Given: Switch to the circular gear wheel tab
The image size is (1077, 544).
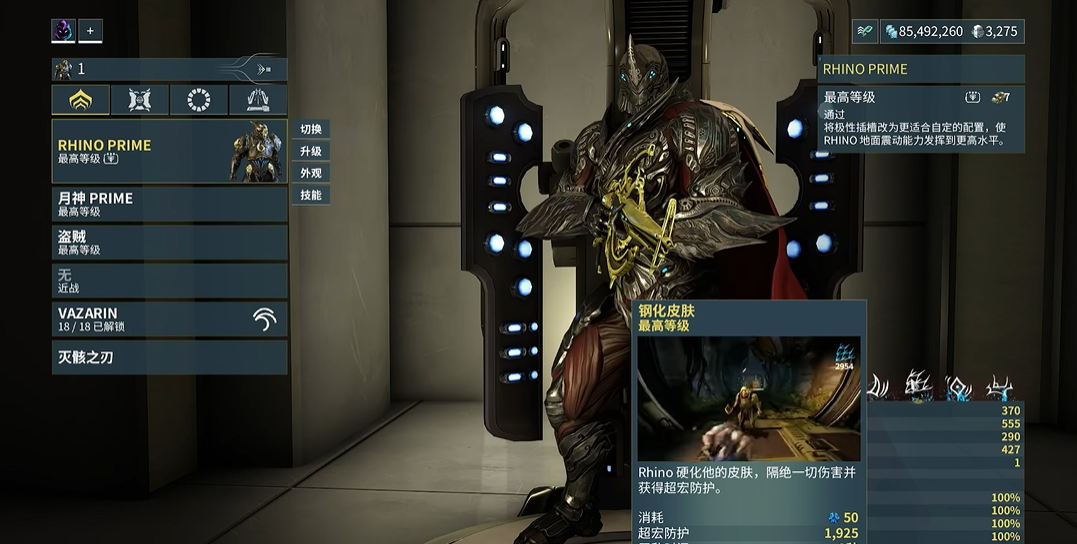Looking at the screenshot, I should [199, 100].
